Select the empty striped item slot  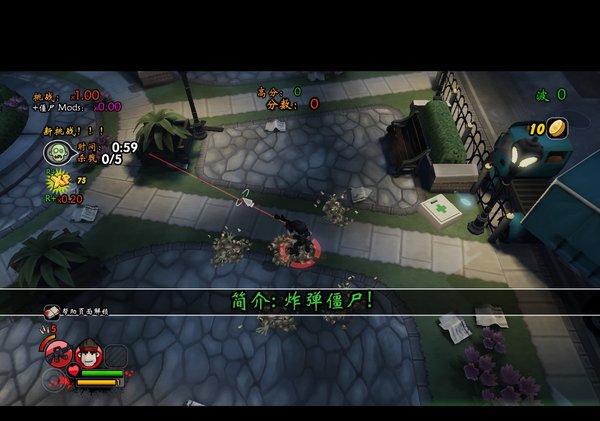tap(116, 354)
